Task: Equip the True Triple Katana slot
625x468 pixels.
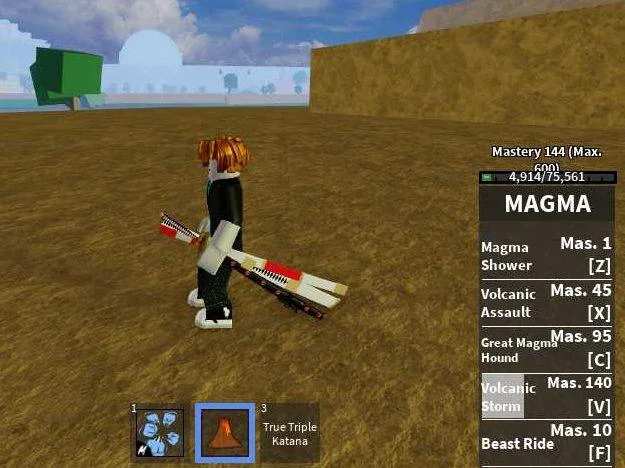Action: pyautogui.click(x=289, y=432)
